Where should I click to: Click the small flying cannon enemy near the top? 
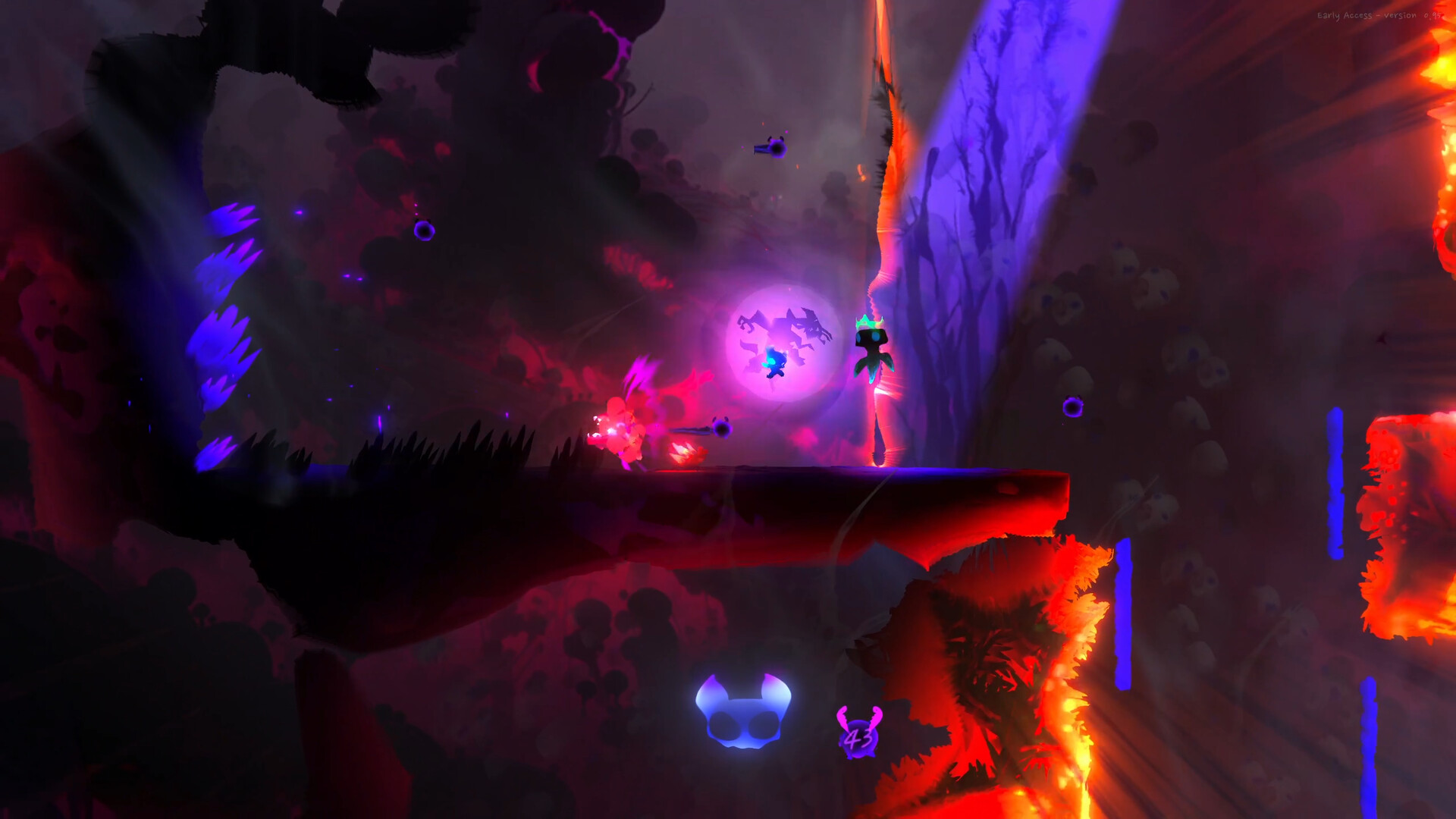[771, 149]
